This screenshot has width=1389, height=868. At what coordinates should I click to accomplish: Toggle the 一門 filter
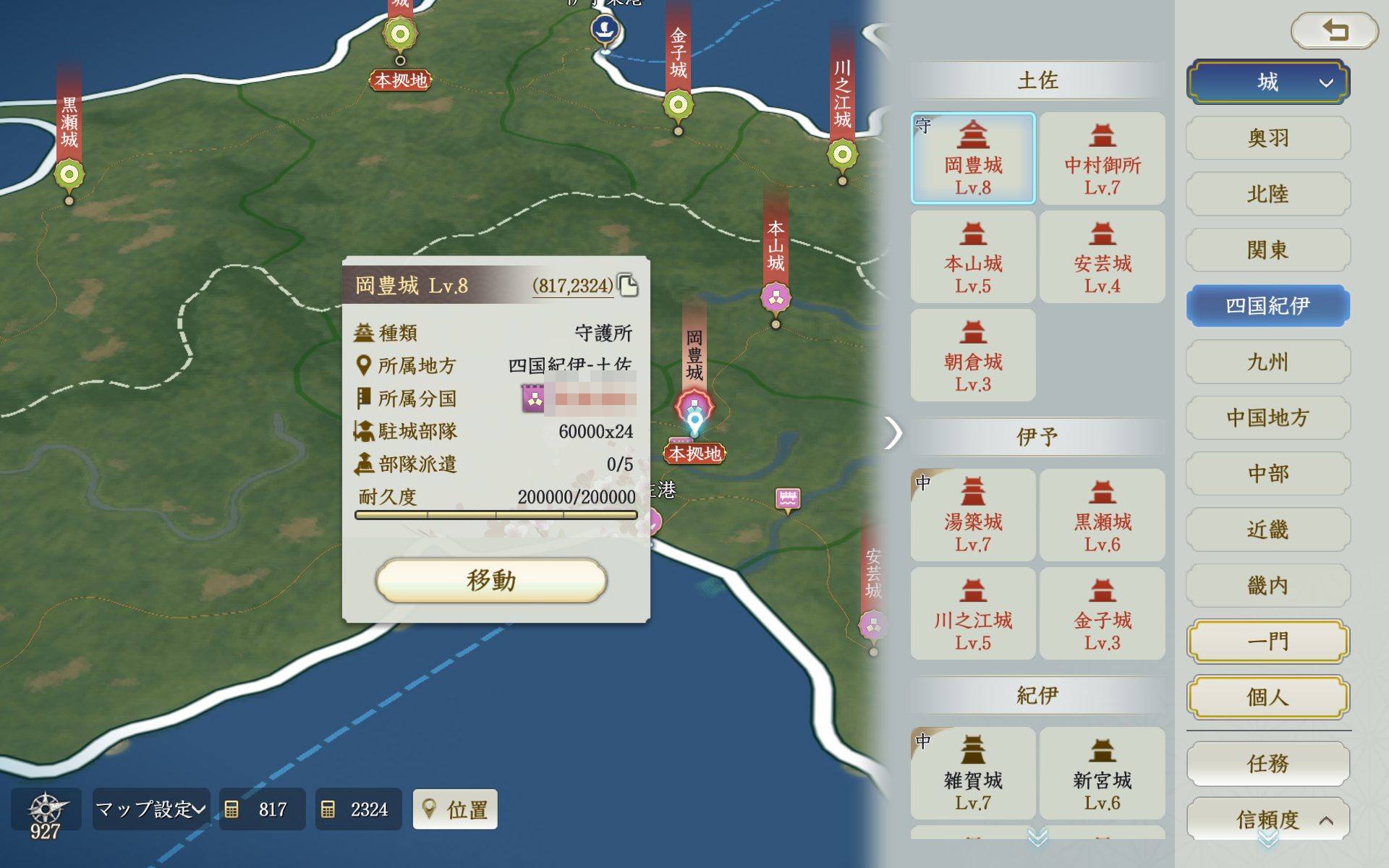tap(1267, 641)
